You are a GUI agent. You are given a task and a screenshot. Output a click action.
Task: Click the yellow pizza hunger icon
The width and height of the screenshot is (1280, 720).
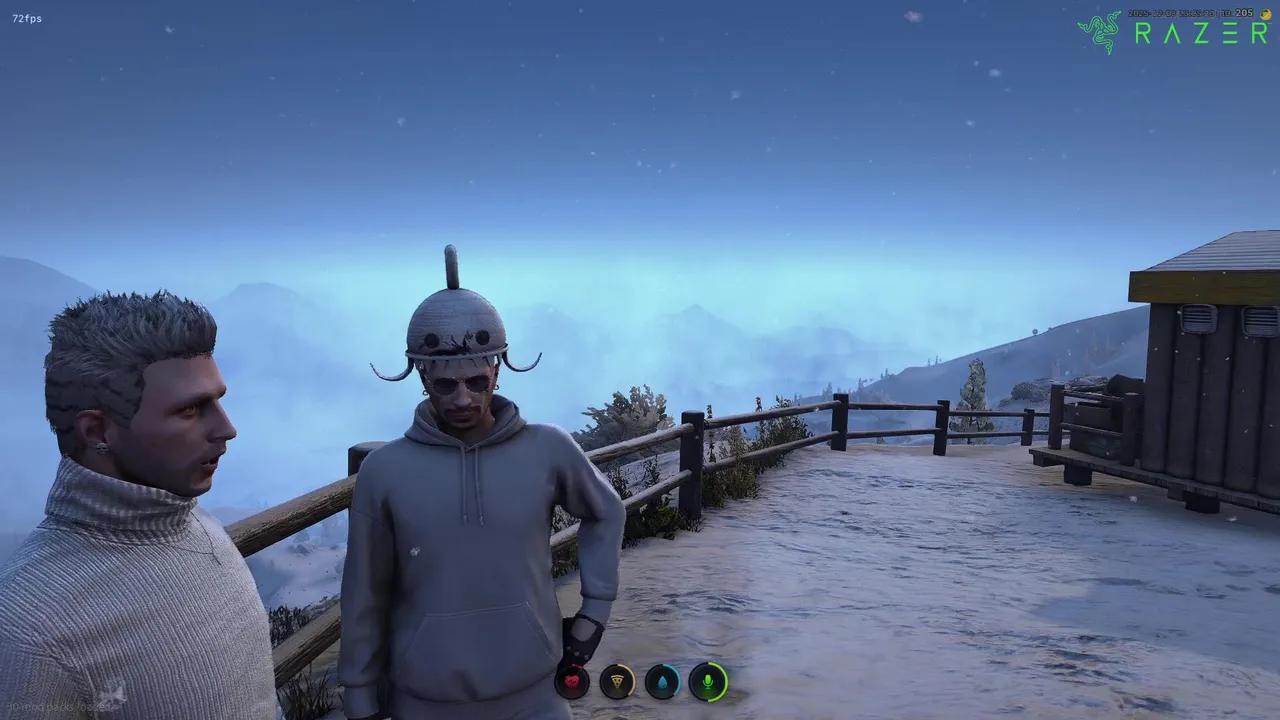[x=616, y=682]
